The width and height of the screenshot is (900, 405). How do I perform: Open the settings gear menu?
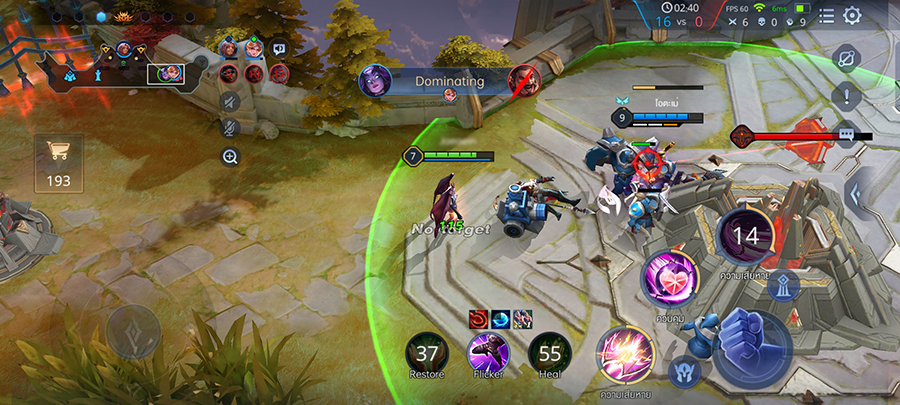click(x=852, y=15)
